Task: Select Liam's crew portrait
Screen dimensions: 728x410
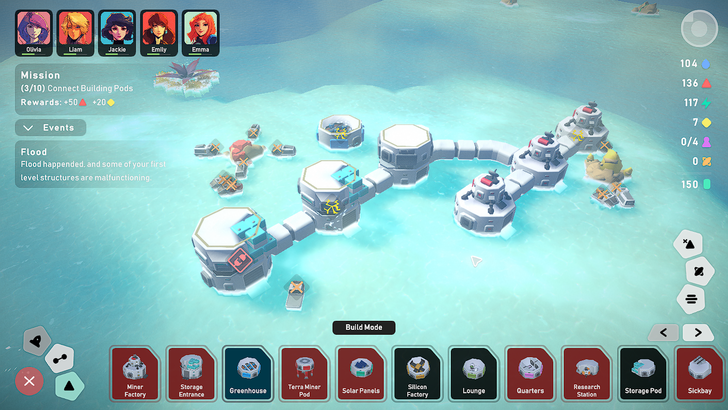Action: click(75, 32)
